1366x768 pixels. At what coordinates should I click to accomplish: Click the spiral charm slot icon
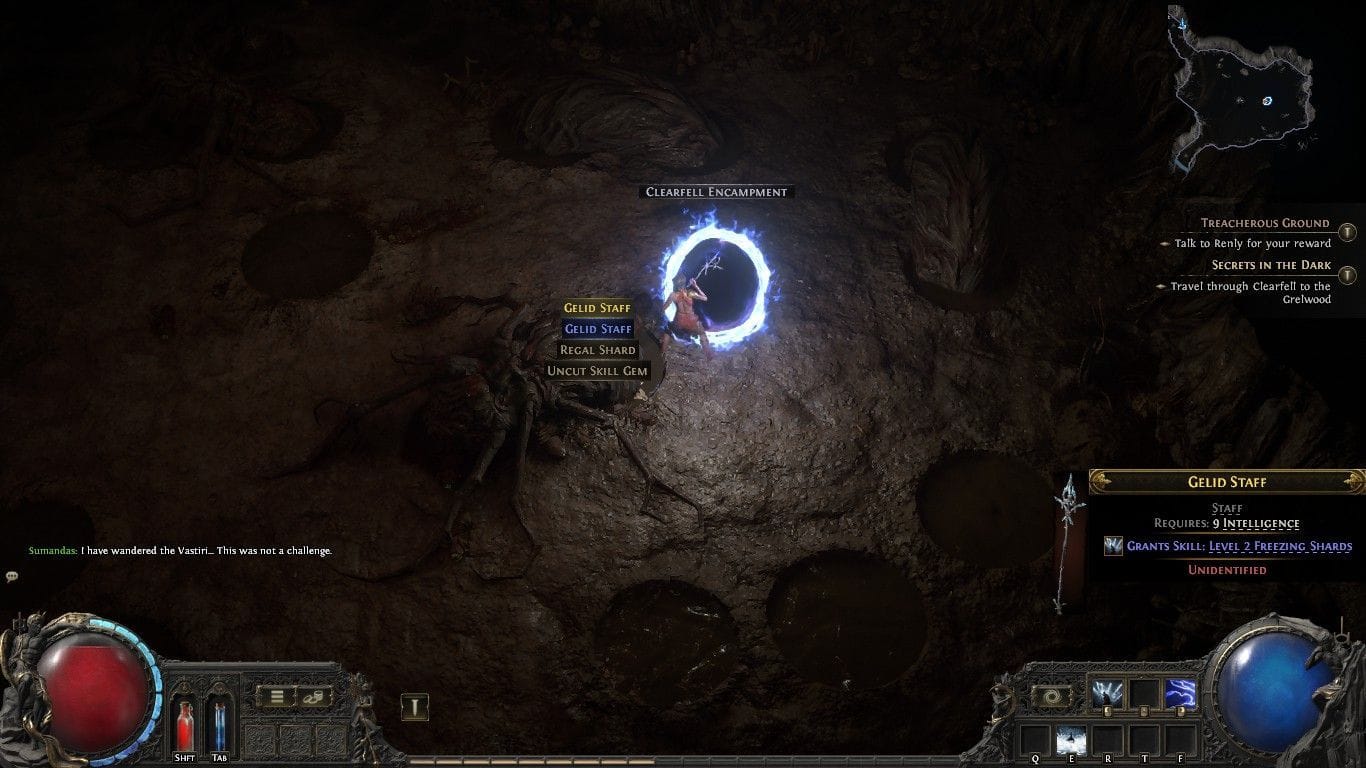(1052, 694)
